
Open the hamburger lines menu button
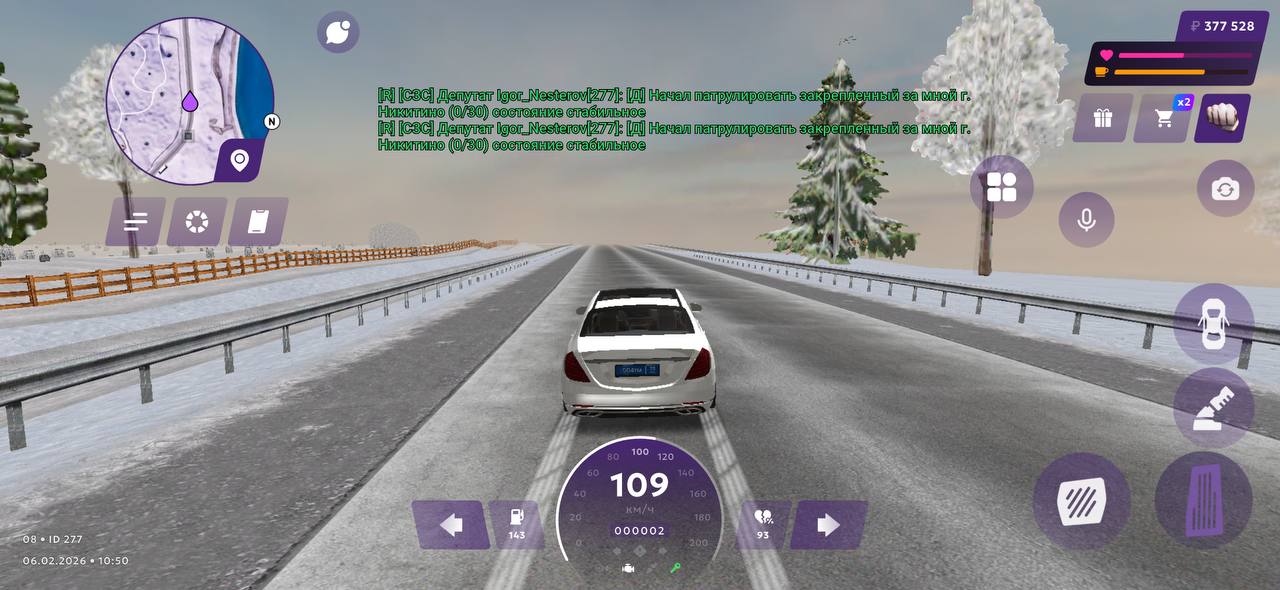tap(135, 221)
